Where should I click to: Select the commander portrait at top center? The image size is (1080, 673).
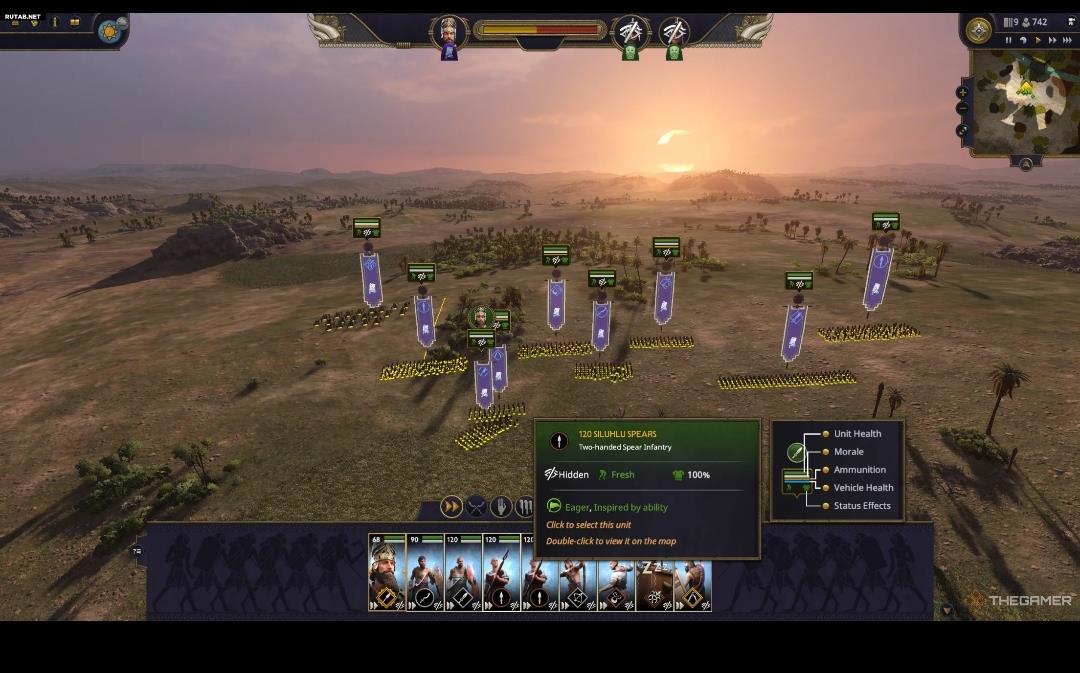click(x=449, y=30)
